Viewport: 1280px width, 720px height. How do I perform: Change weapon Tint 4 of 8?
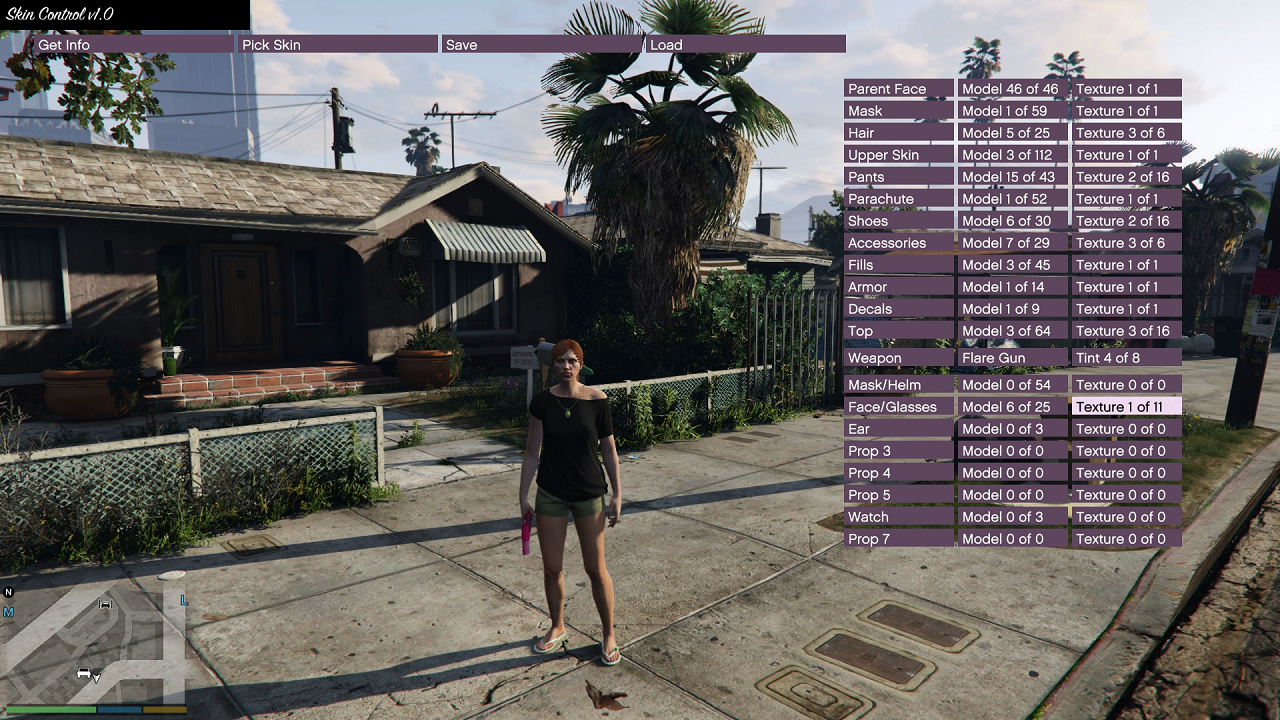[1127, 358]
